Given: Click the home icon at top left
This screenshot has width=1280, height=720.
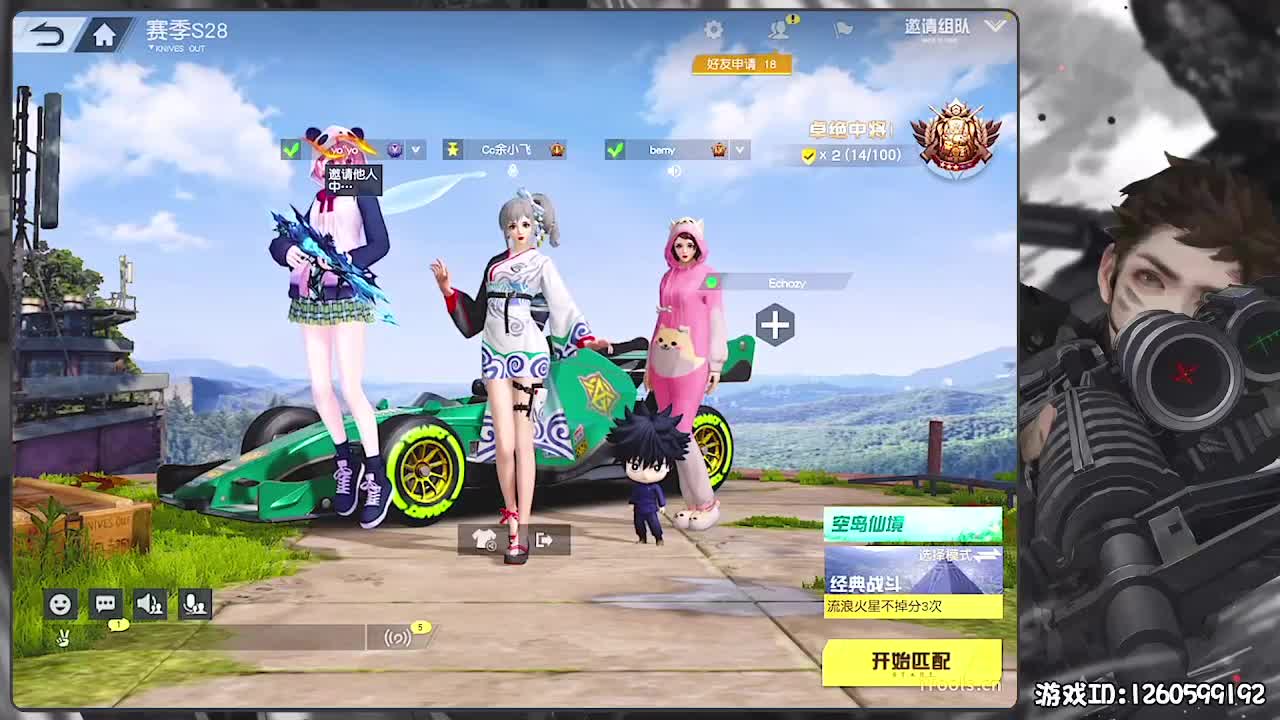Looking at the screenshot, I should [x=104, y=33].
